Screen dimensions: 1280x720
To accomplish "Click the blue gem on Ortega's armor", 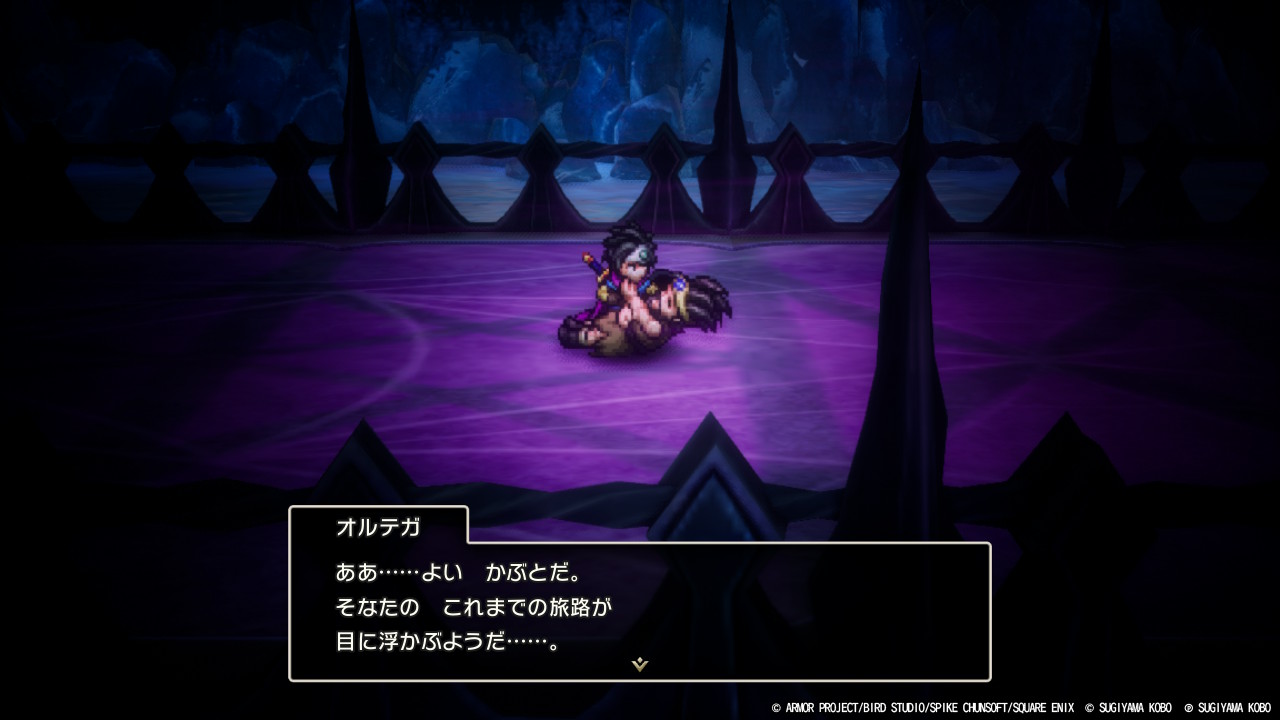I will click(x=680, y=284).
